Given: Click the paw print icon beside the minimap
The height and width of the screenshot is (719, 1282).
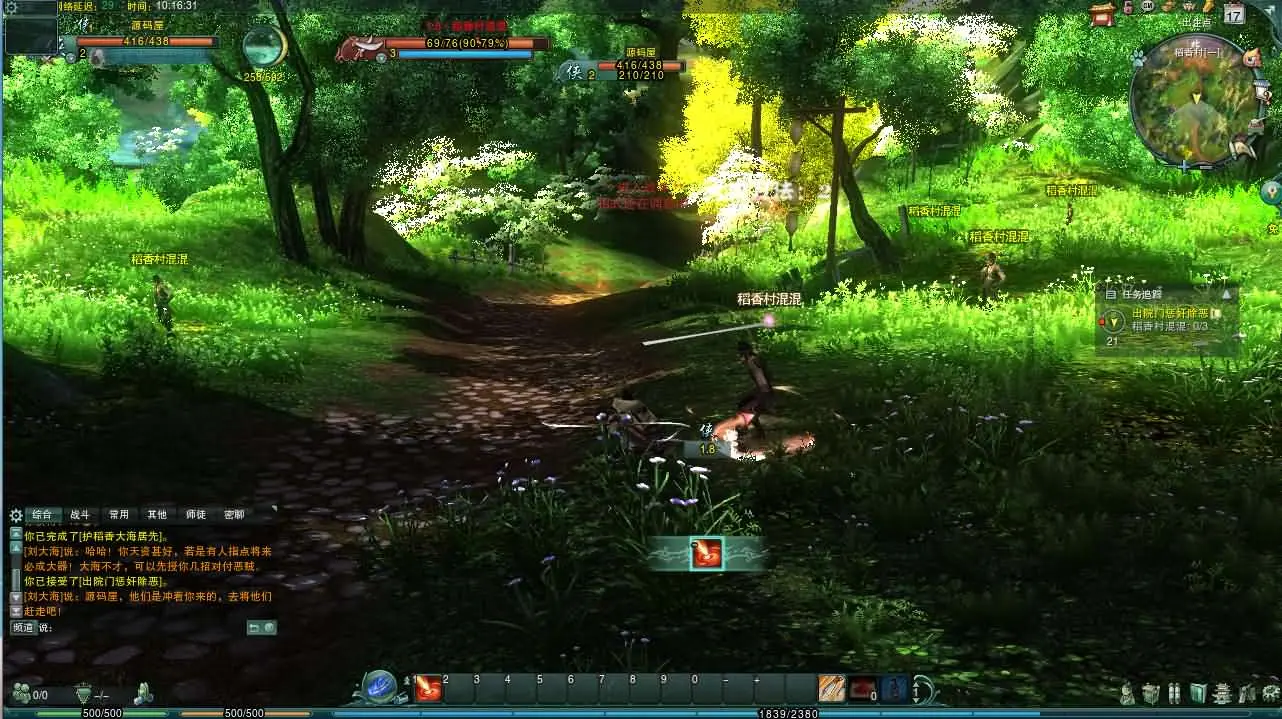Looking at the screenshot, I should (x=1138, y=58).
